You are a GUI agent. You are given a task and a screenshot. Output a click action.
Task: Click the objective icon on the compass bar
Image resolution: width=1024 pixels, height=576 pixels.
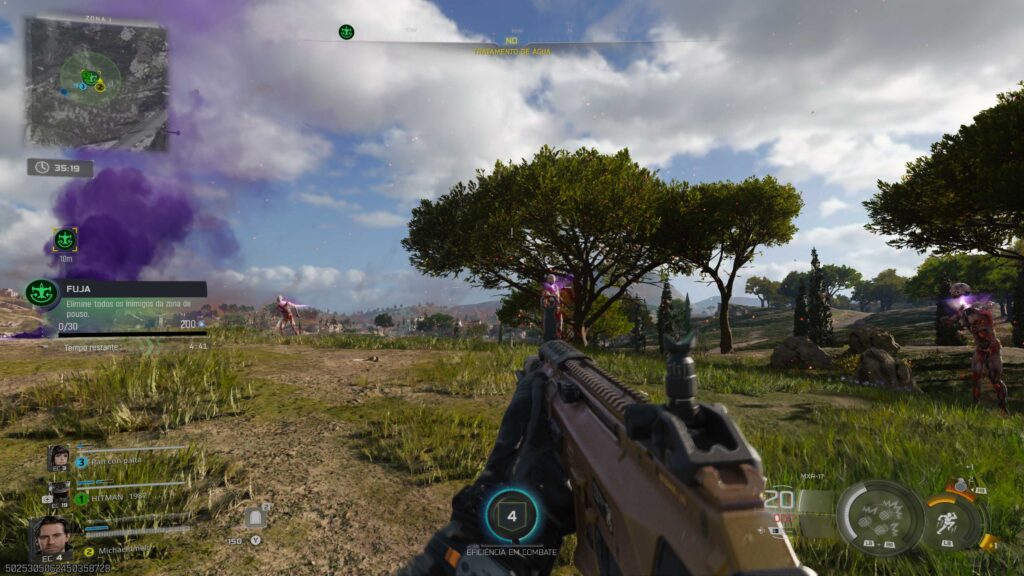coord(346,32)
